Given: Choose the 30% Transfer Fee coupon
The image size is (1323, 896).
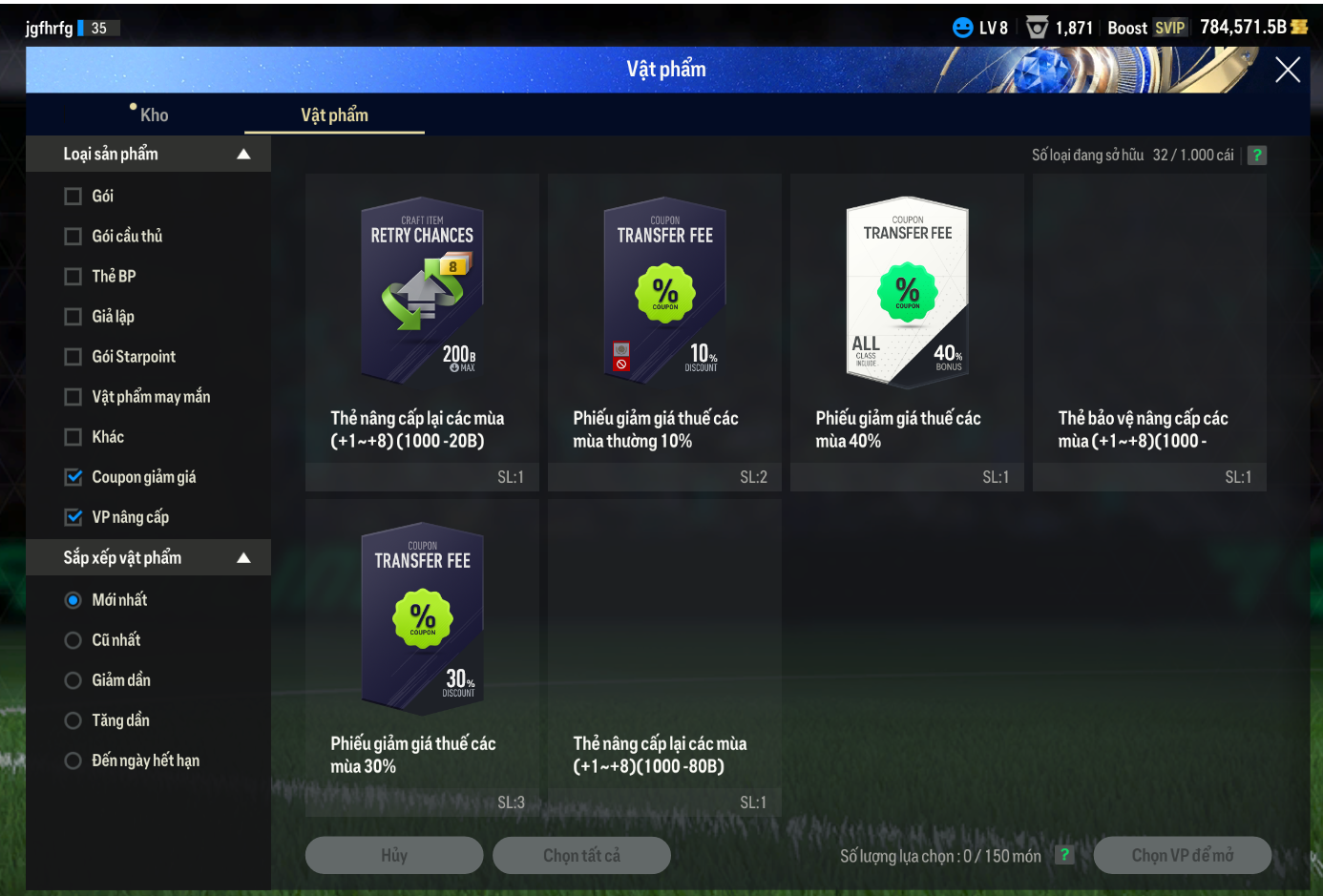Looking at the screenshot, I should pos(422,617).
